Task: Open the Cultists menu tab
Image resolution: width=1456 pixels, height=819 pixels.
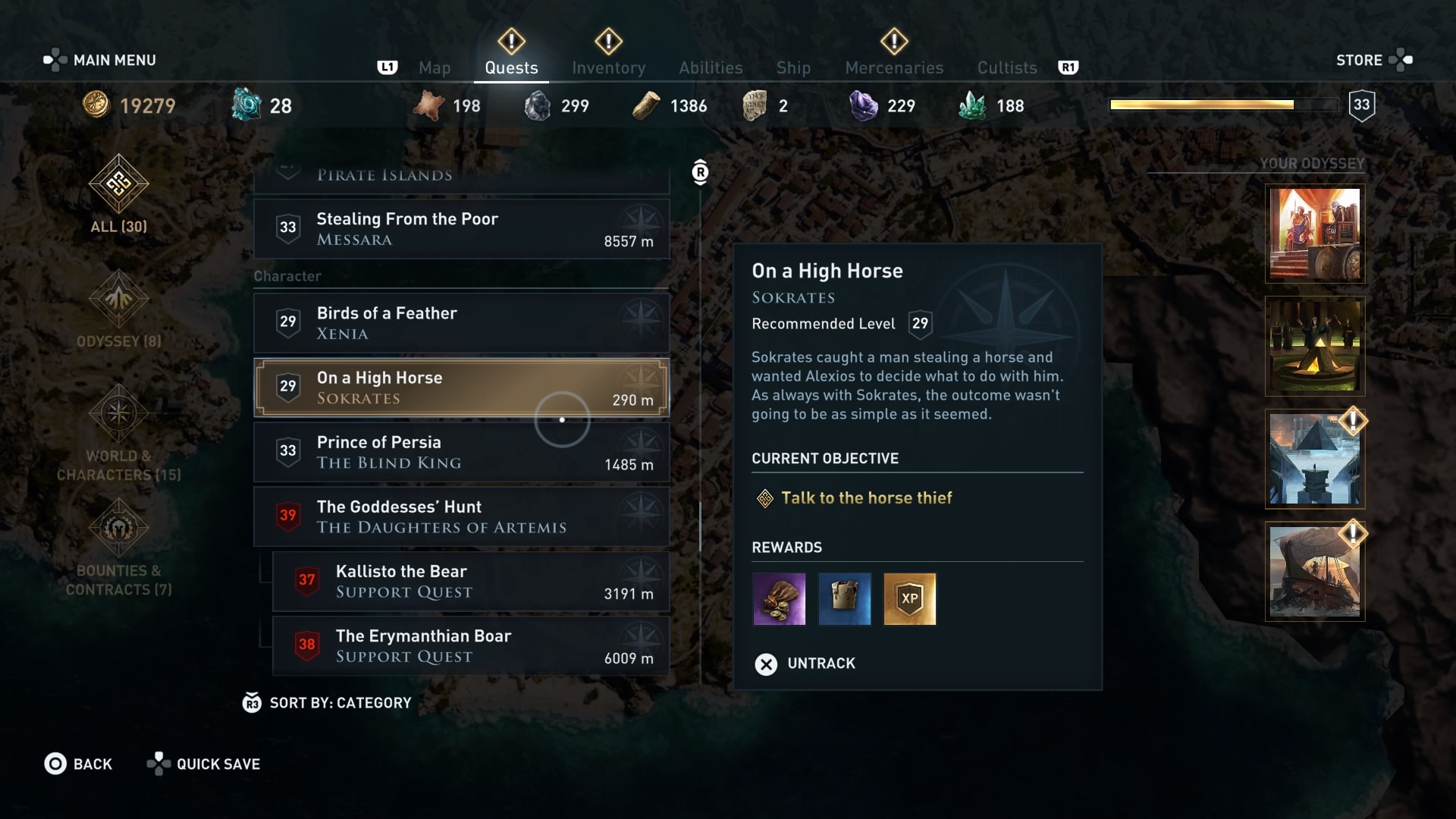Action: (x=1007, y=67)
